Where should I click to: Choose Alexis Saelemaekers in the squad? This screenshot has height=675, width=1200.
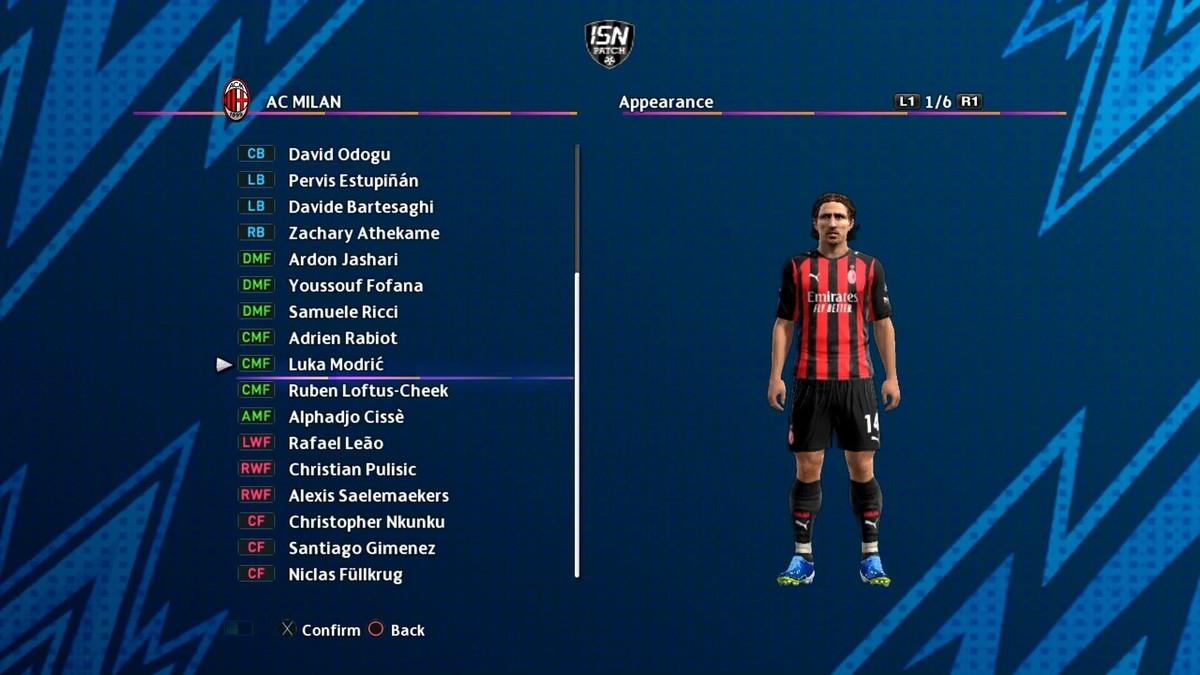pos(368,496)
